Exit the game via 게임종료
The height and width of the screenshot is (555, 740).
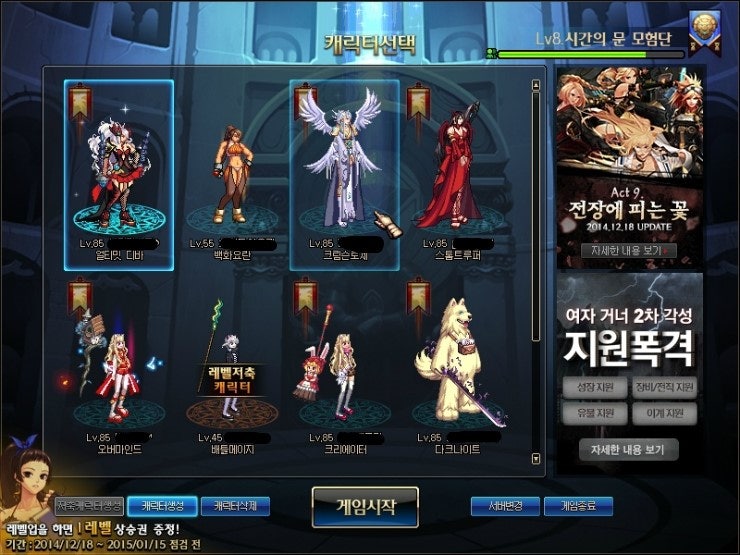tap(578, 506)
